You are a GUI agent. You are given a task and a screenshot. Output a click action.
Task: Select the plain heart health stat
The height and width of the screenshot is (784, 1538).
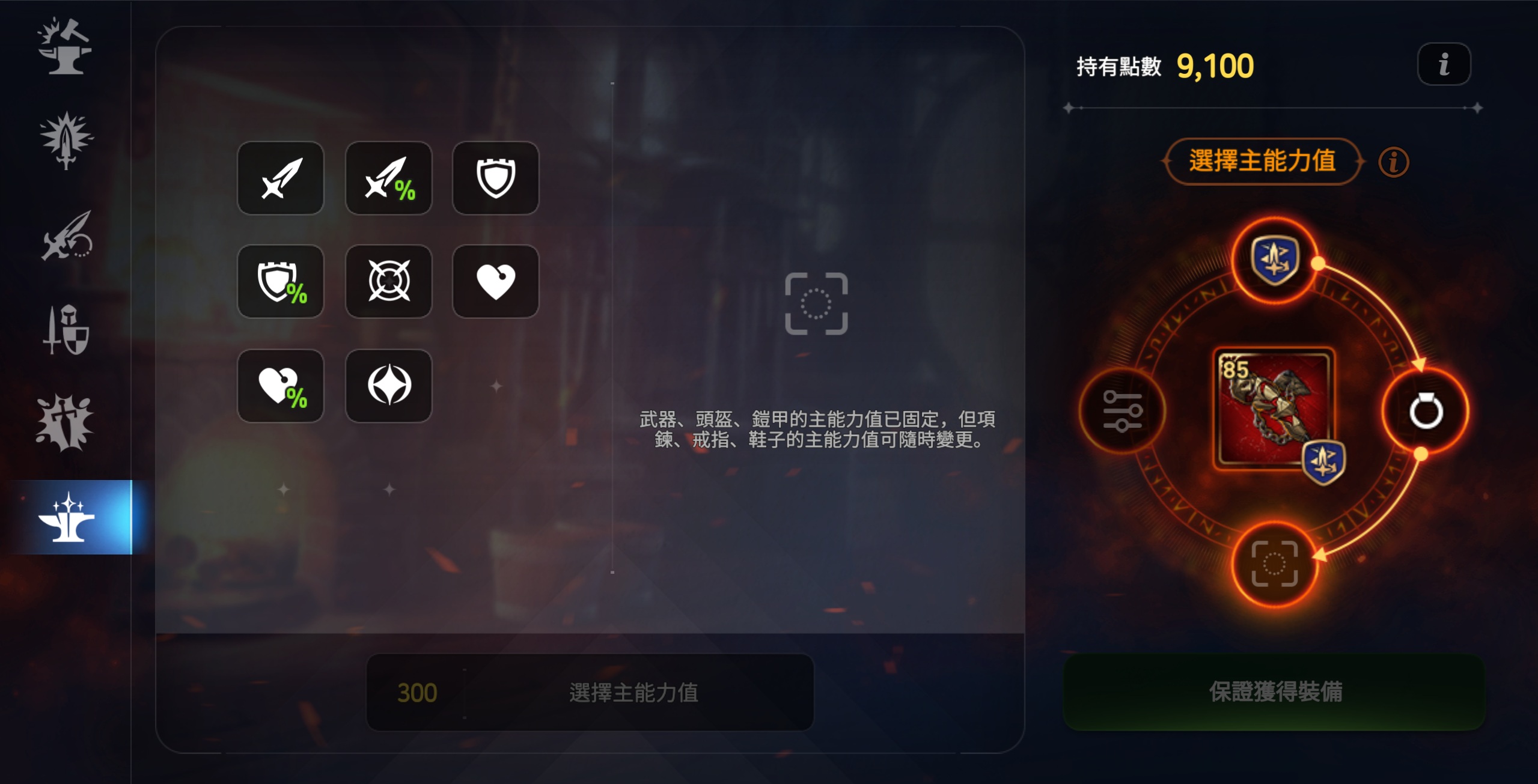coord(495,282)
